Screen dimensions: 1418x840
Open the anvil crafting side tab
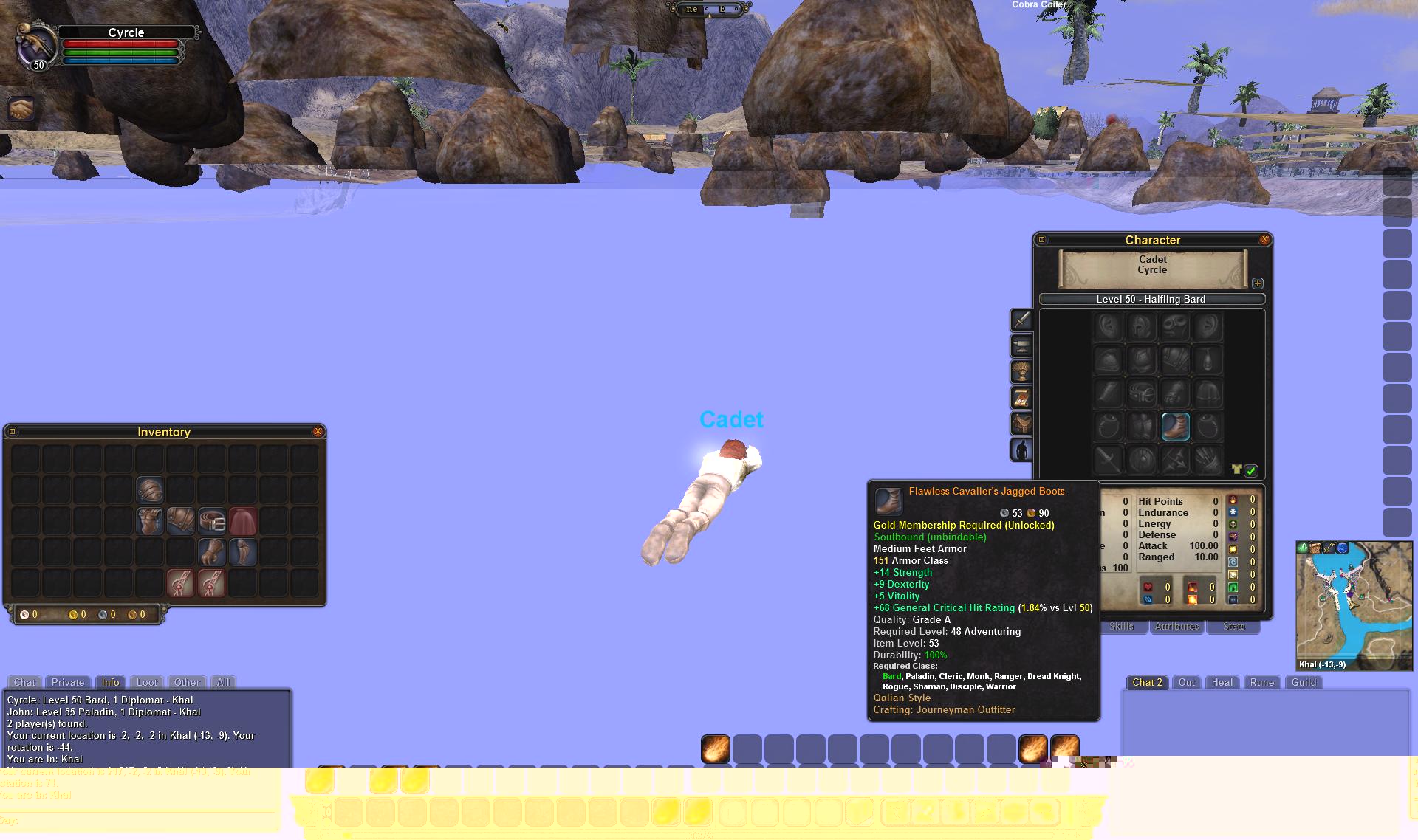point(1021,346)
